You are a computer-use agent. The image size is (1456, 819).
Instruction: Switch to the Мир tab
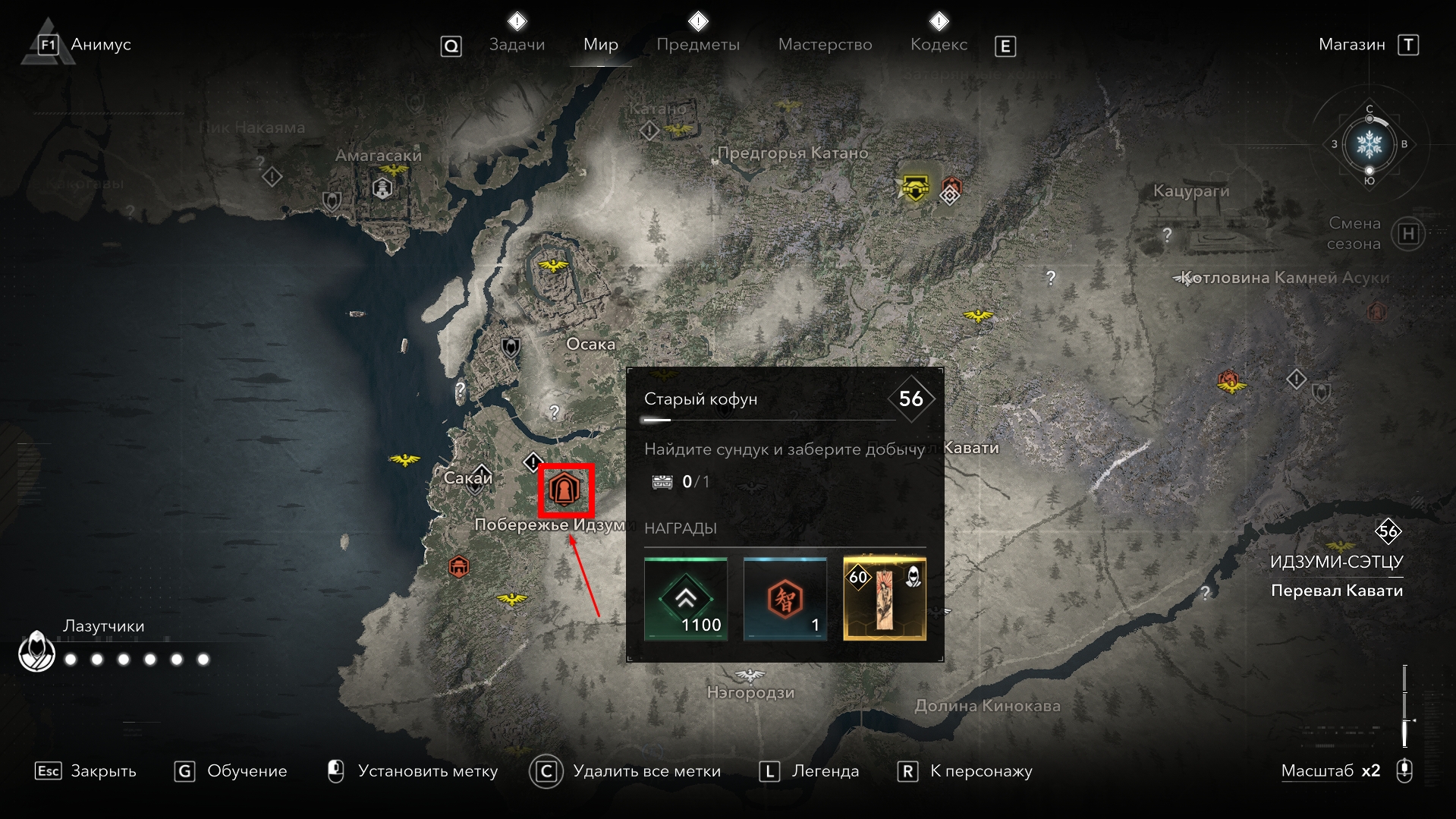(600, 45)
